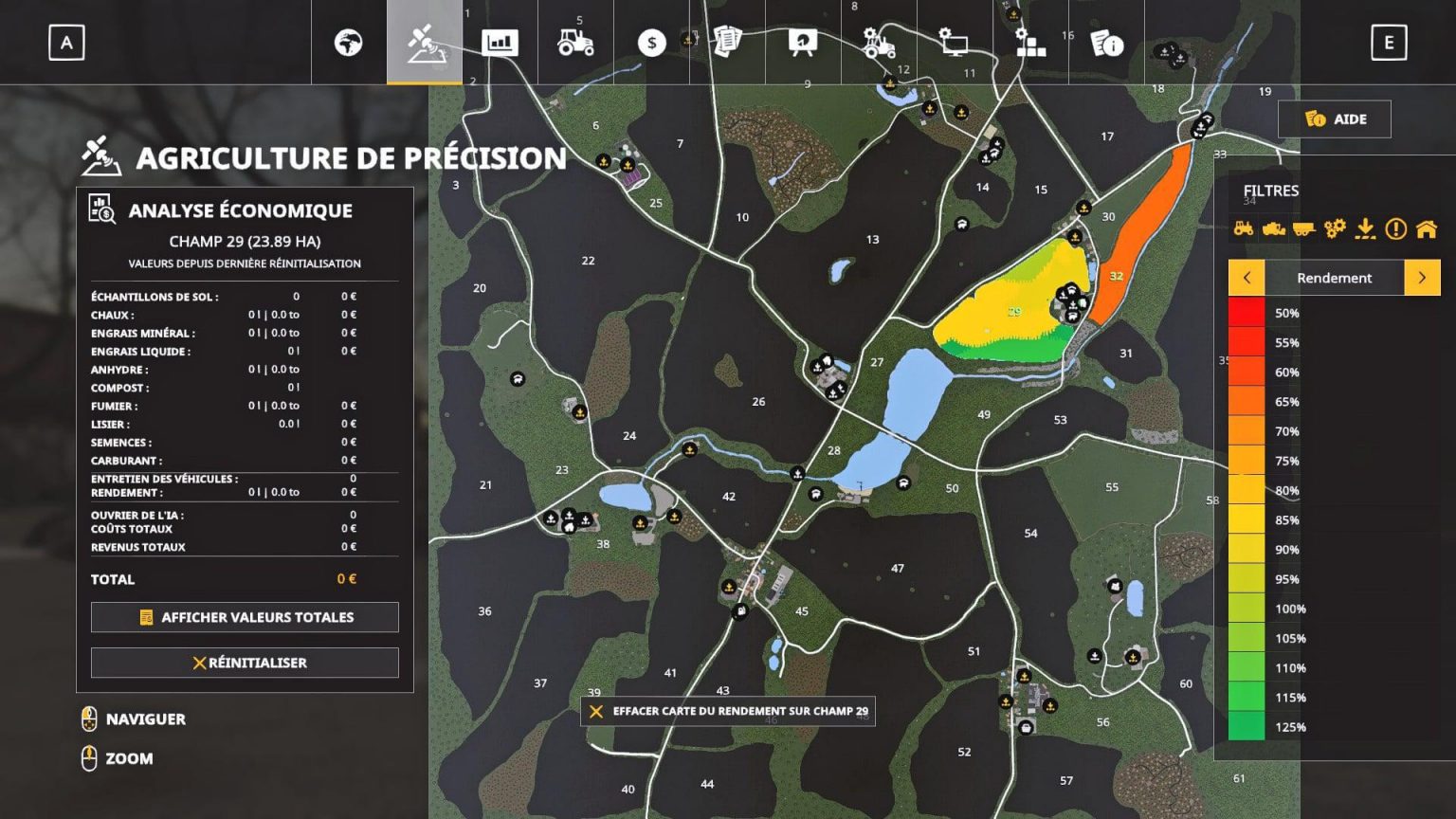Viewport: 1456px width, 819px height.
Task: Enable the home filter in FILTRES panel
Action: [1426, 228]
